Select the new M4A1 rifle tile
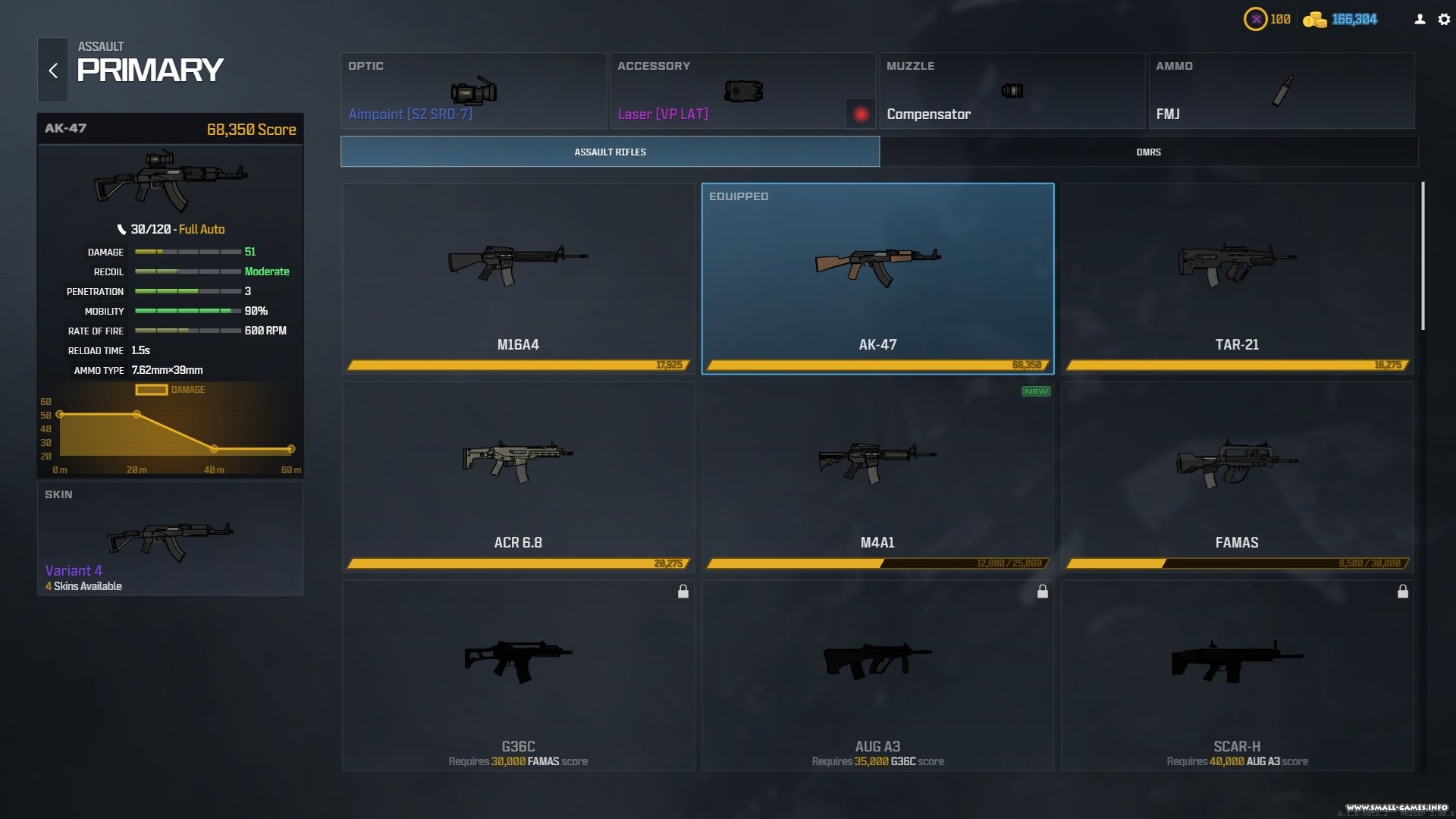 (x=877, y=476)
